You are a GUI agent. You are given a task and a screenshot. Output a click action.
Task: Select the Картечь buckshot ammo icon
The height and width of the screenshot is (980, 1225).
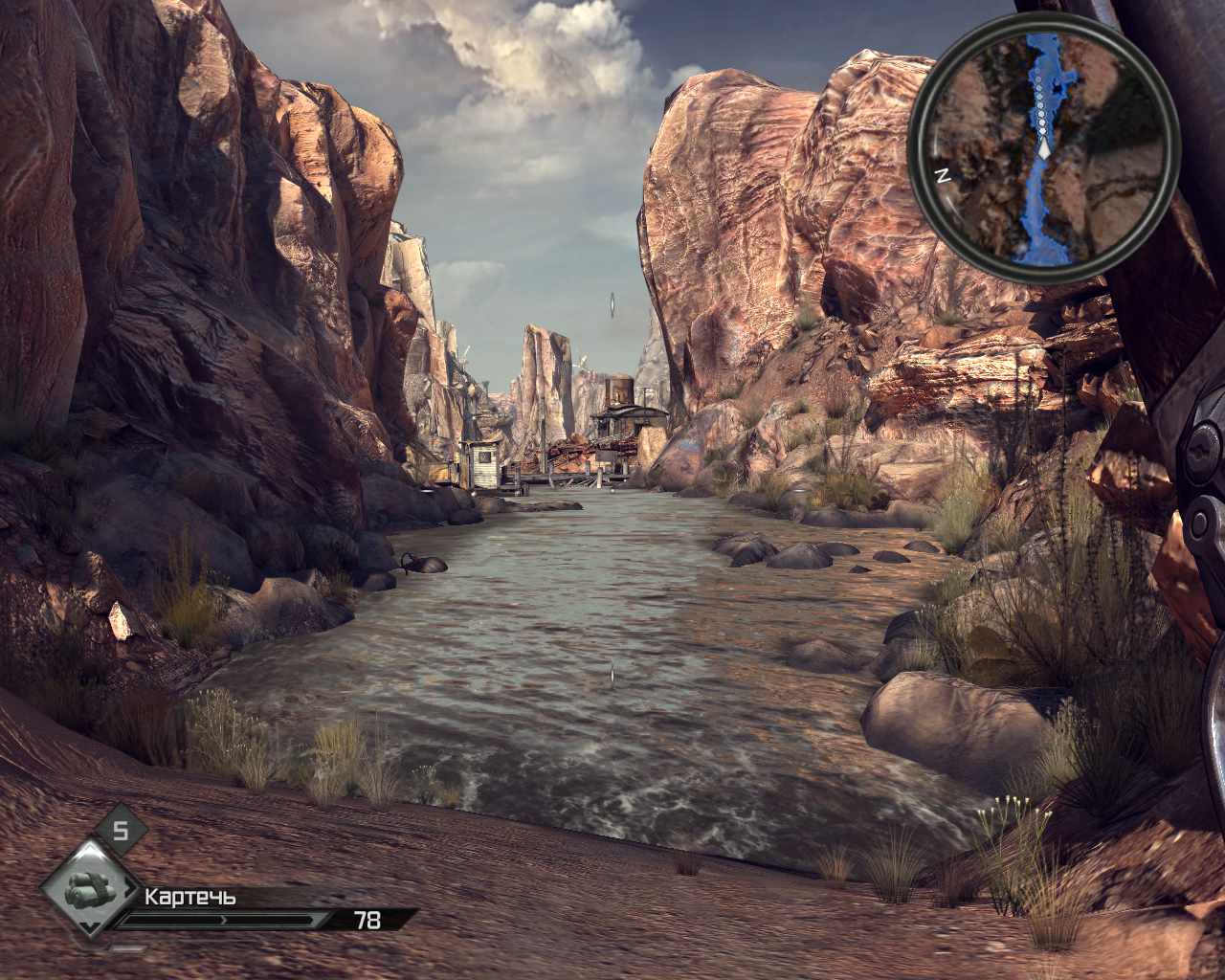point(91,890)
